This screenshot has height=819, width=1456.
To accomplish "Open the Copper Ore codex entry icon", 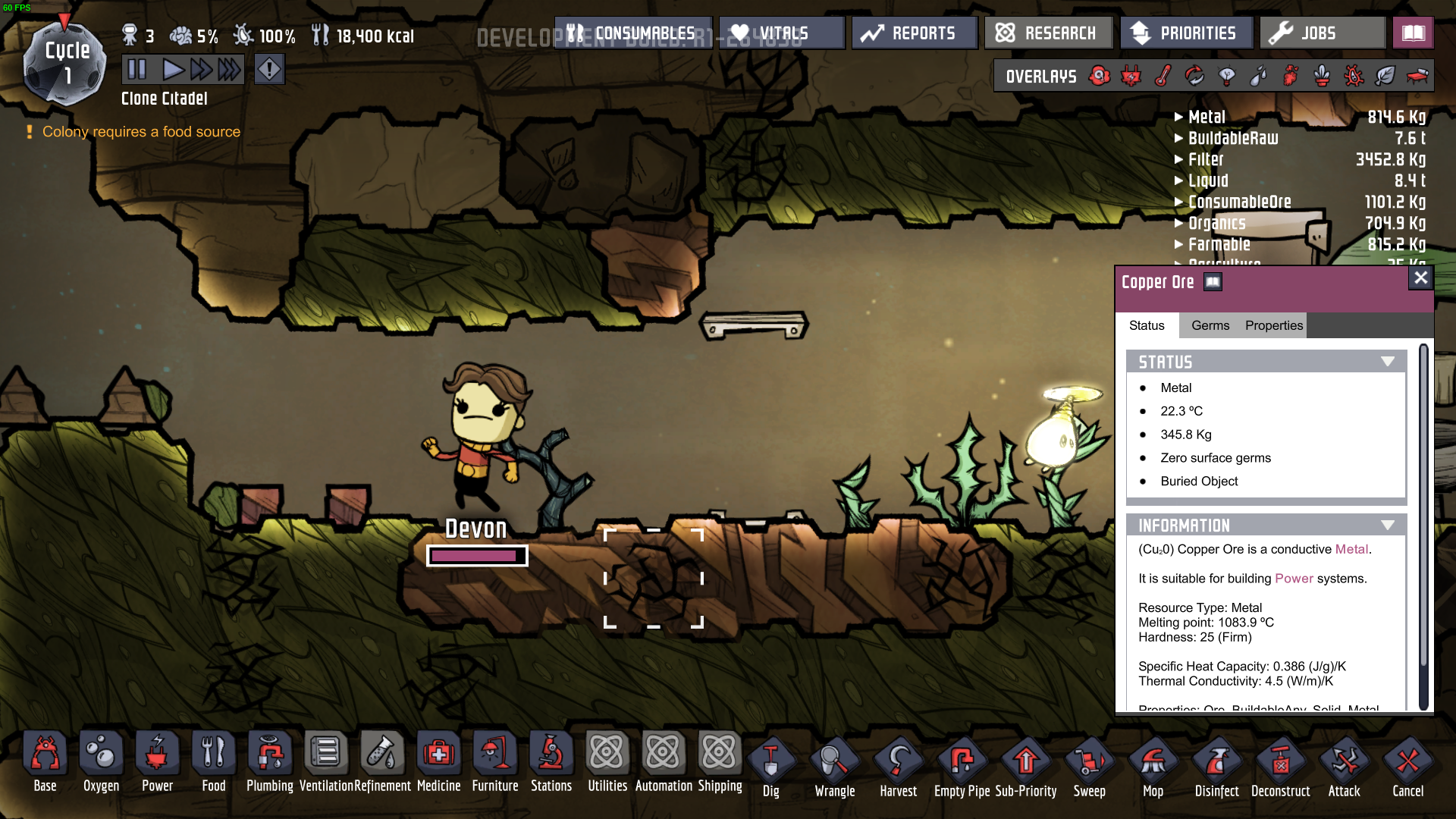I will [1213, 282].
